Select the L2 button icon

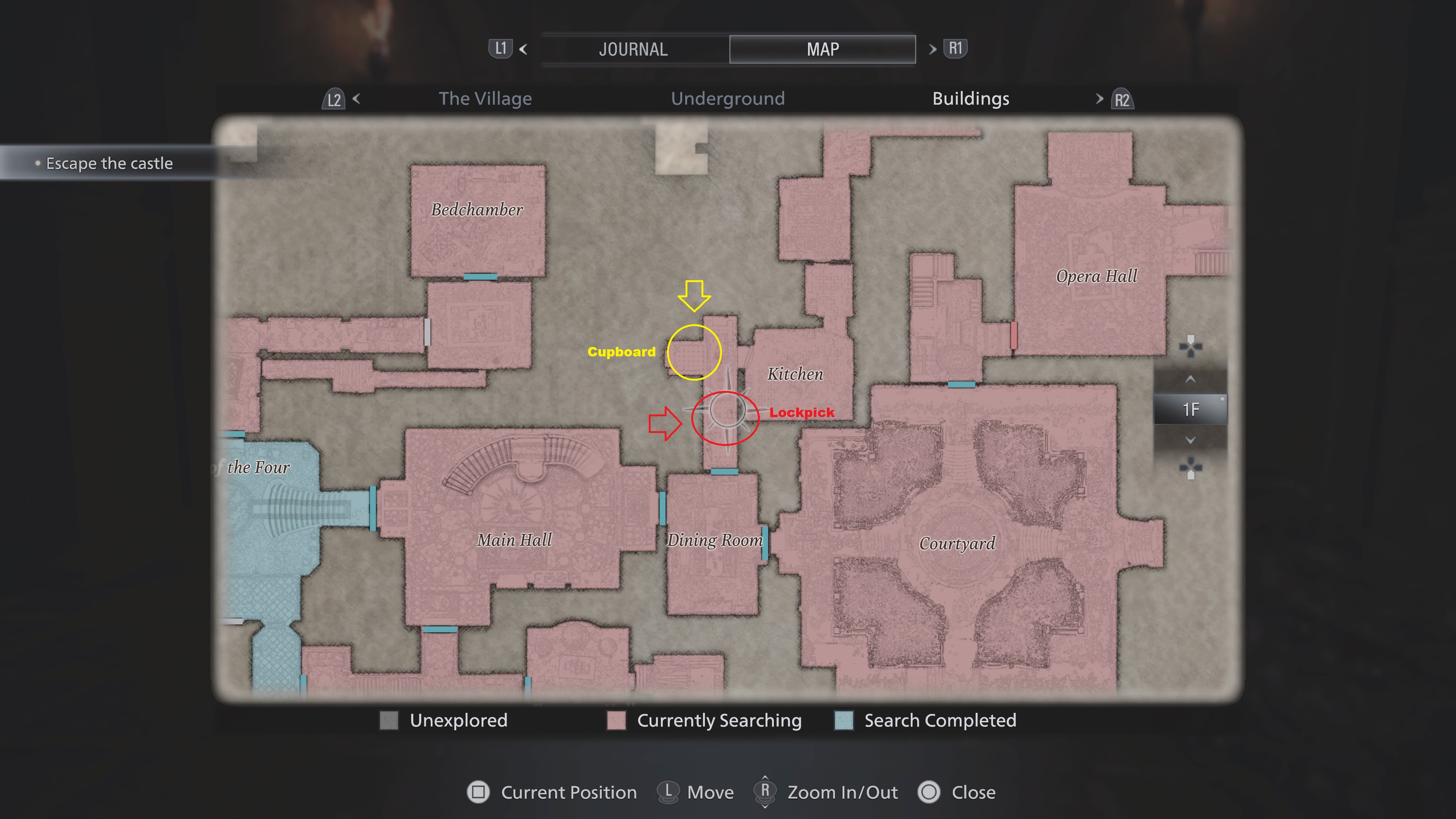[334, 99]
